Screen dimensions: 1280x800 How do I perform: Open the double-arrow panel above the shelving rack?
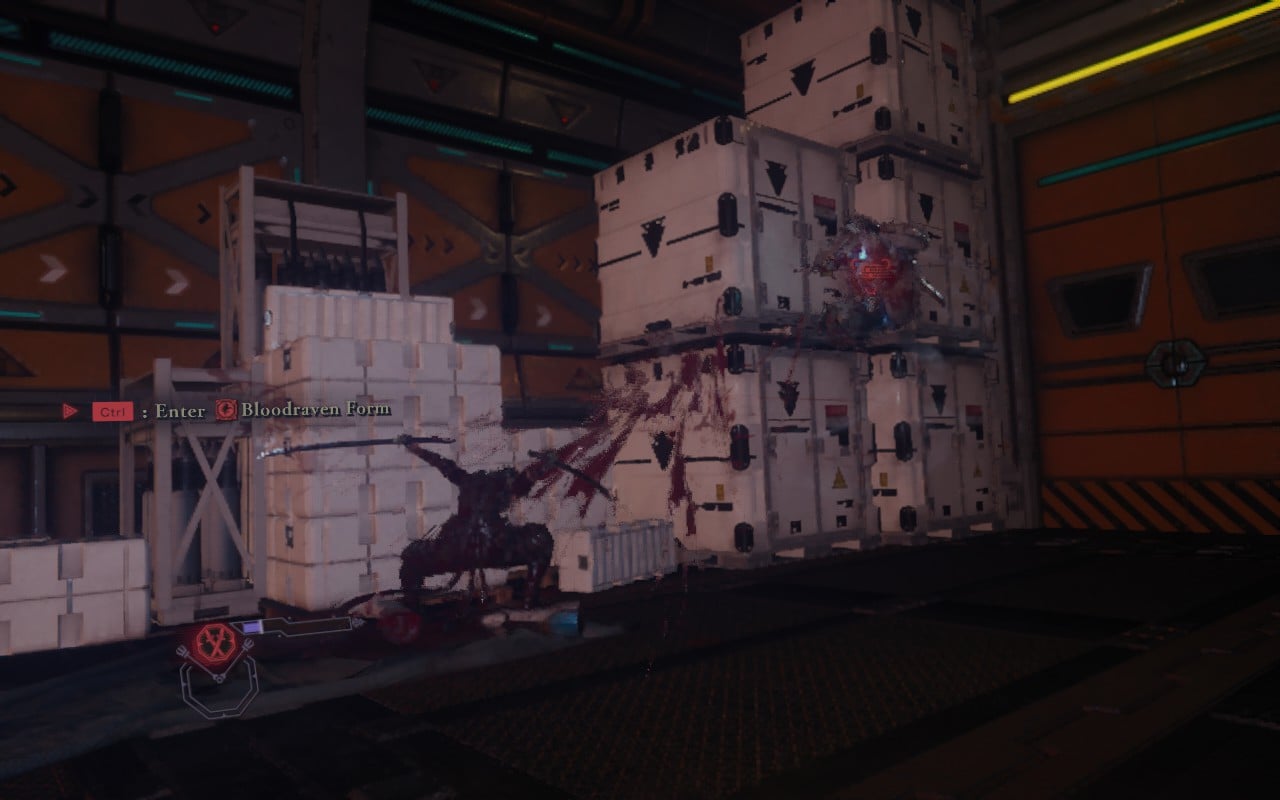point(438,245)
